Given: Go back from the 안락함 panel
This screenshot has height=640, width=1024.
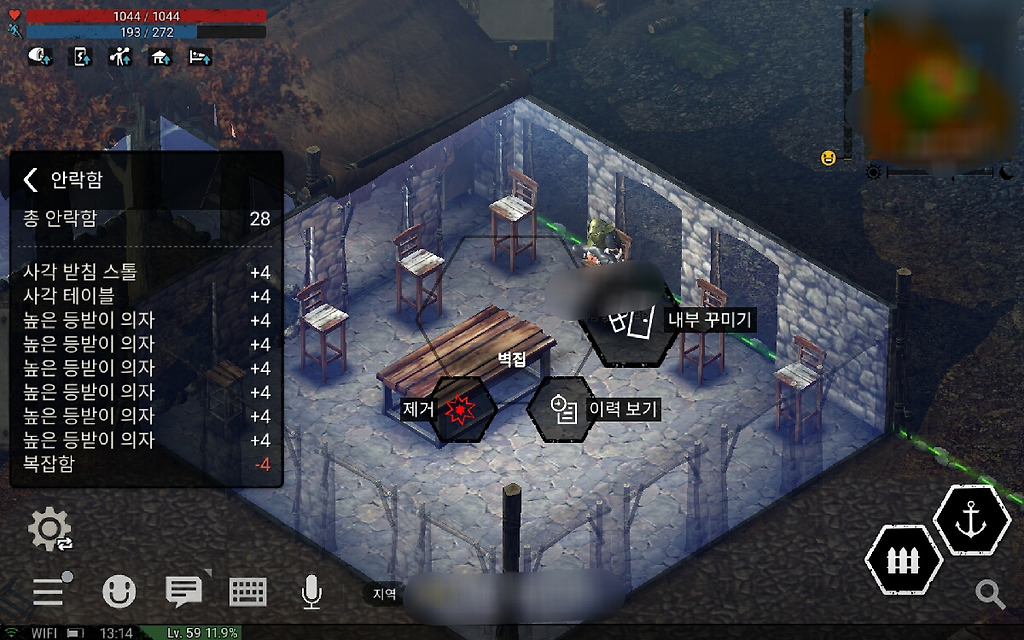Looking at the screenshot, I should [x=31, y=180].
